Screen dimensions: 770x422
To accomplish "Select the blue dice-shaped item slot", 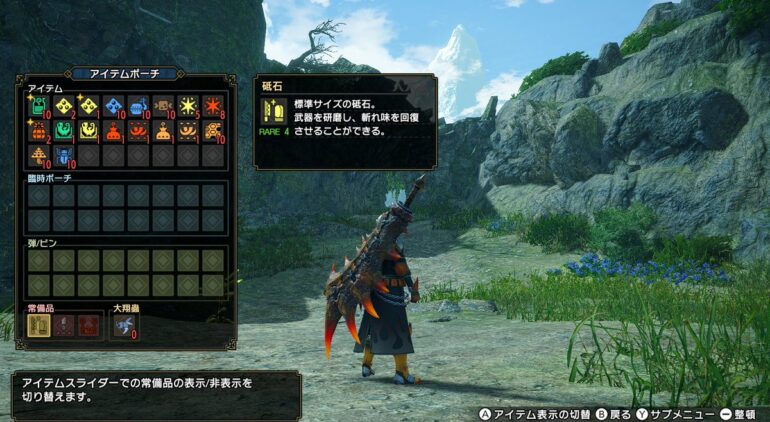I will click(x=114, y=106).
